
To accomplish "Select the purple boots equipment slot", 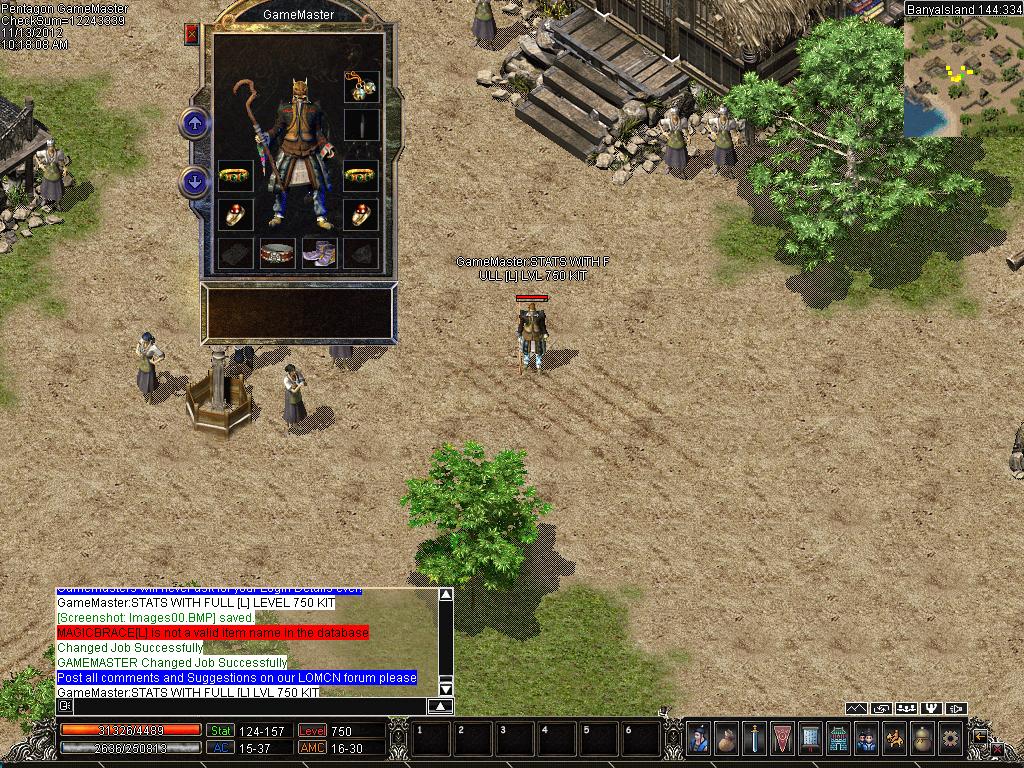I will [320, 252].
